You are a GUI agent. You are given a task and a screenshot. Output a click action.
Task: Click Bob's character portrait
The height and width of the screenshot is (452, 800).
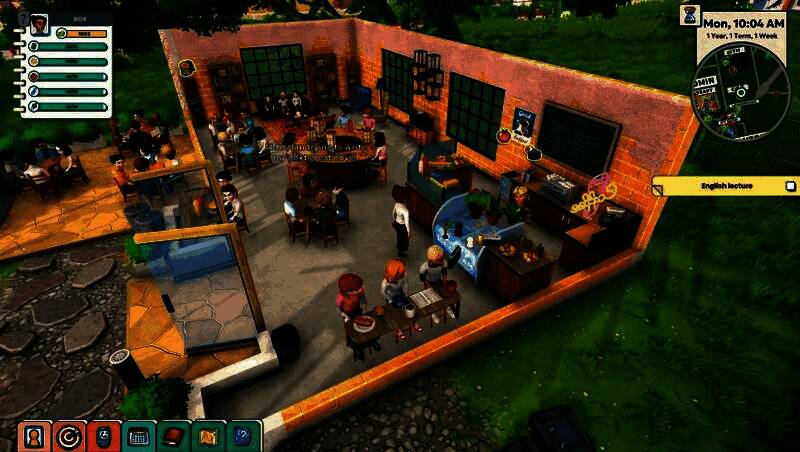(40, 24)
